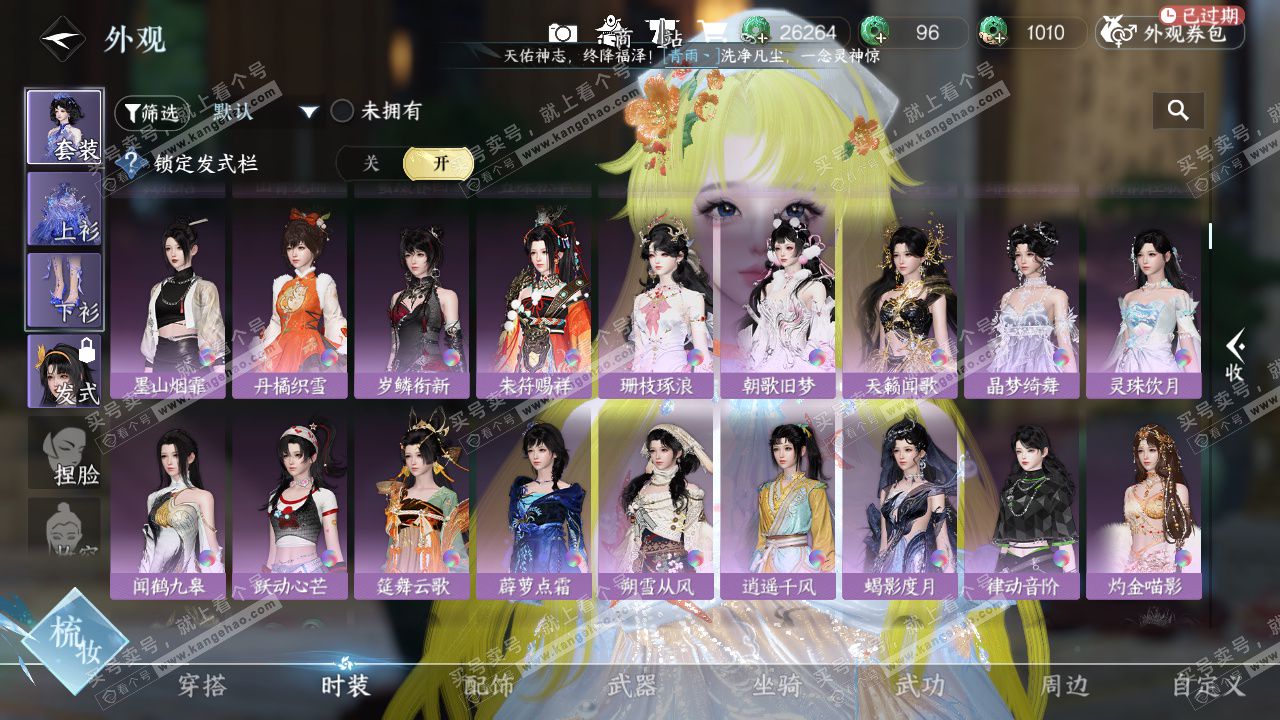The height and width of the screenshot is (720, 1280).
Task: Open the 外观券包 coupon pack
Action: tap(1170, 33)
